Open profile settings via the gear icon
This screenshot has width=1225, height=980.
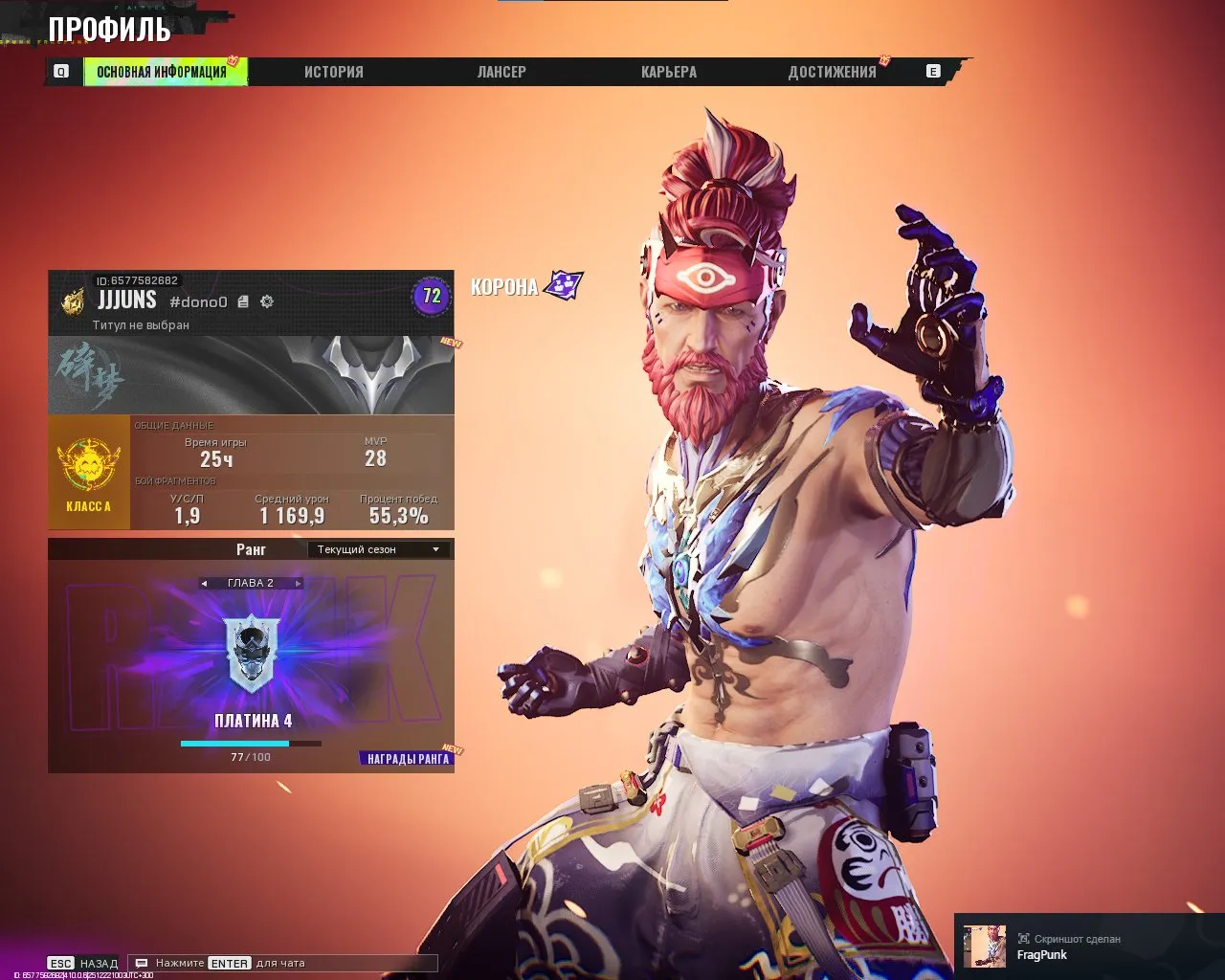267,301
